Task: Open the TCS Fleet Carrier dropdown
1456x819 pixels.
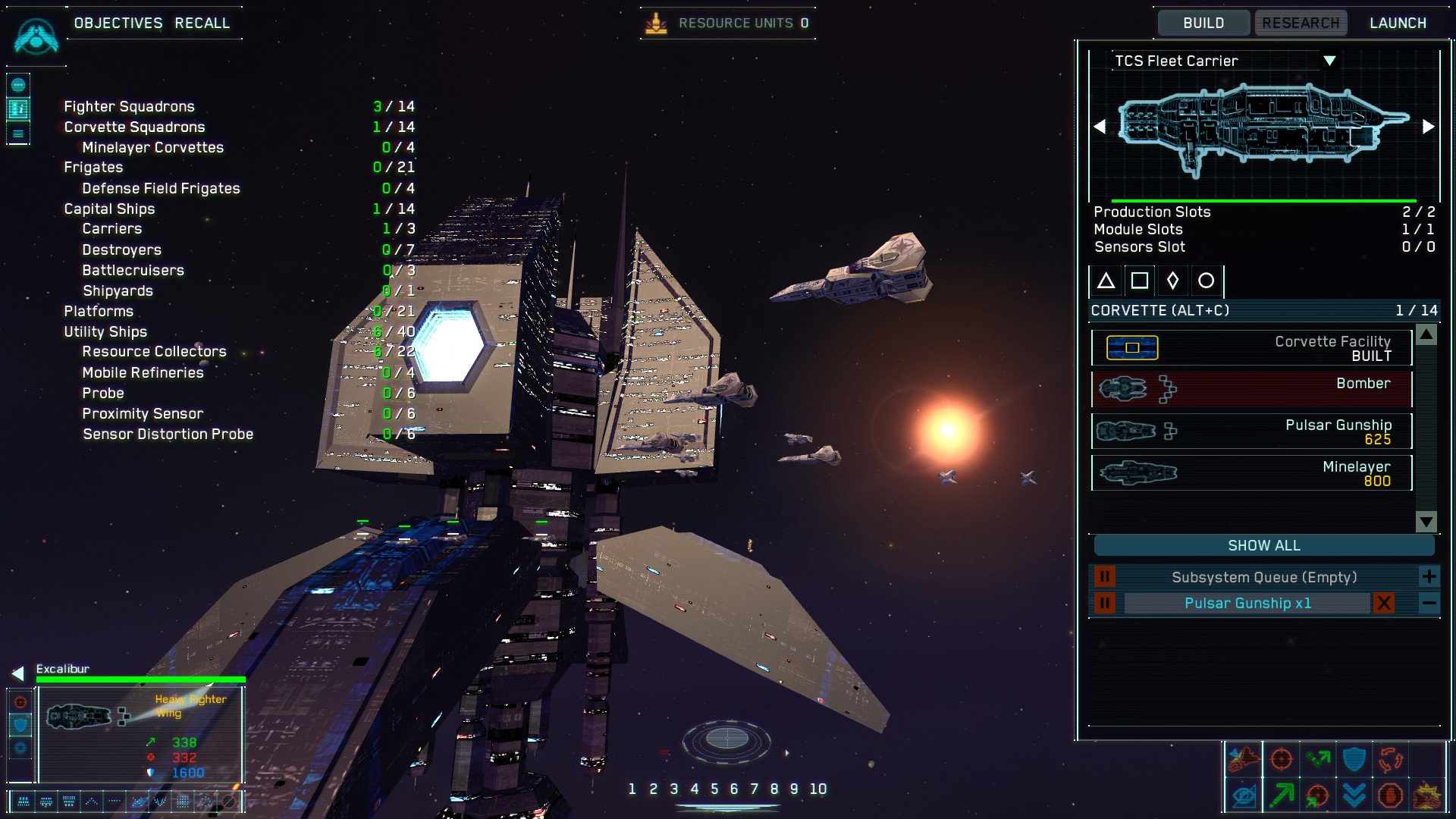Action: tap(1329, 61)
